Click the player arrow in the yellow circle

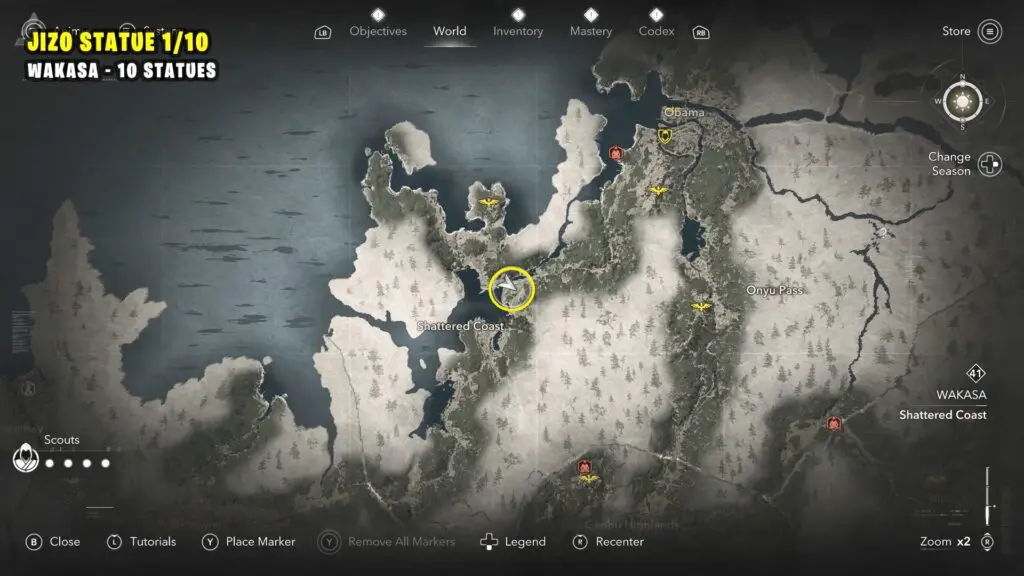(511, 289)
